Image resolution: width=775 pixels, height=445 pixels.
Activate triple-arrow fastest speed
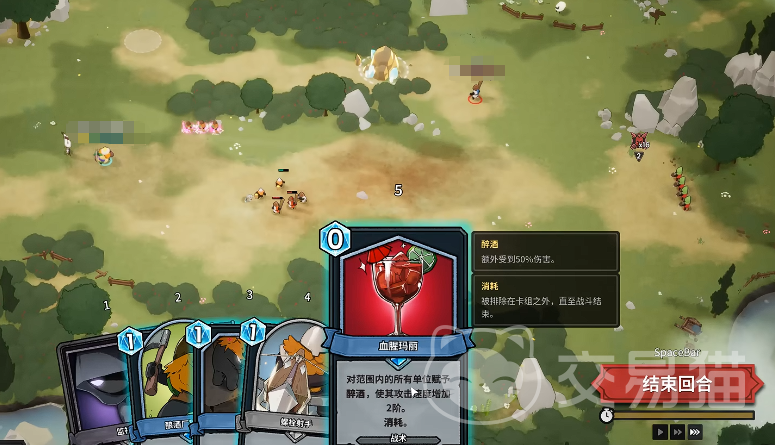[695, 431]
